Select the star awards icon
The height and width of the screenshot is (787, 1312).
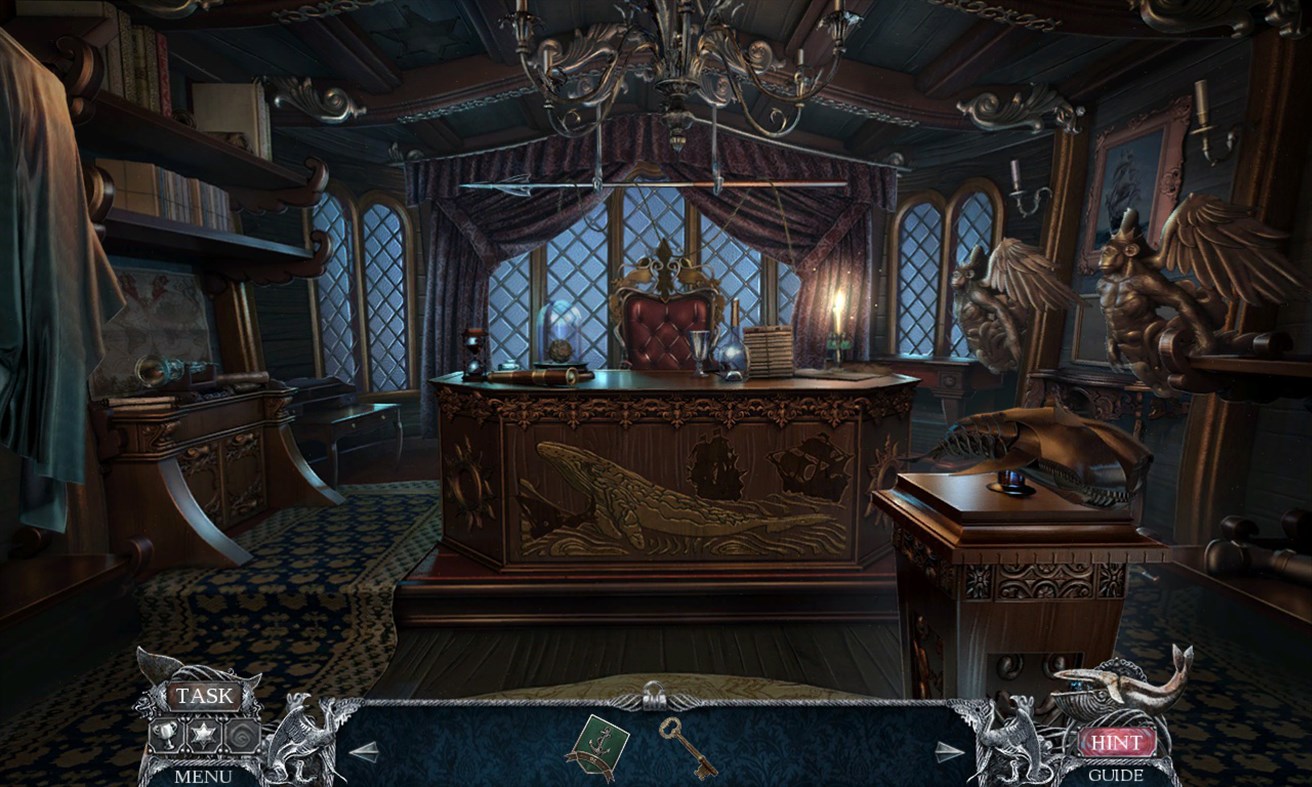pyautogui.click(x=203, y=733)
